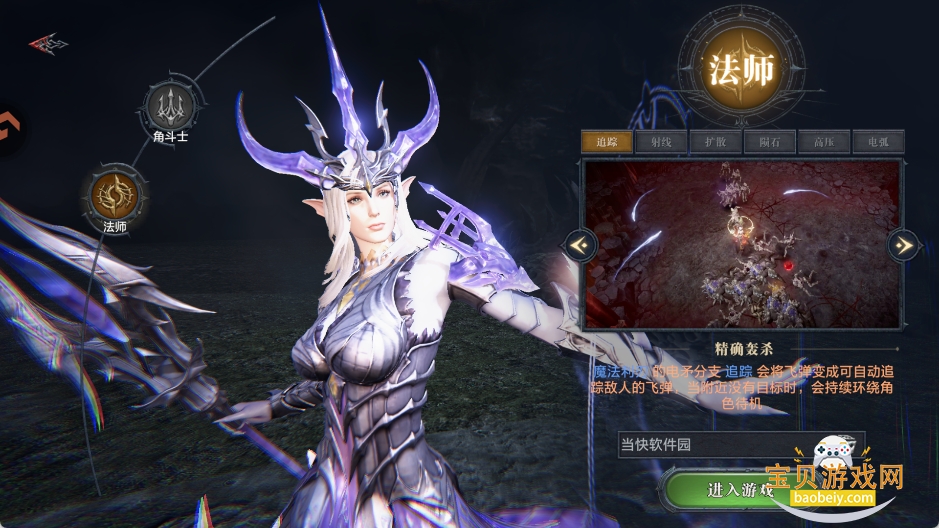
Task: Choose the 法师 (Mage) class on the arc
Action: 113,193
